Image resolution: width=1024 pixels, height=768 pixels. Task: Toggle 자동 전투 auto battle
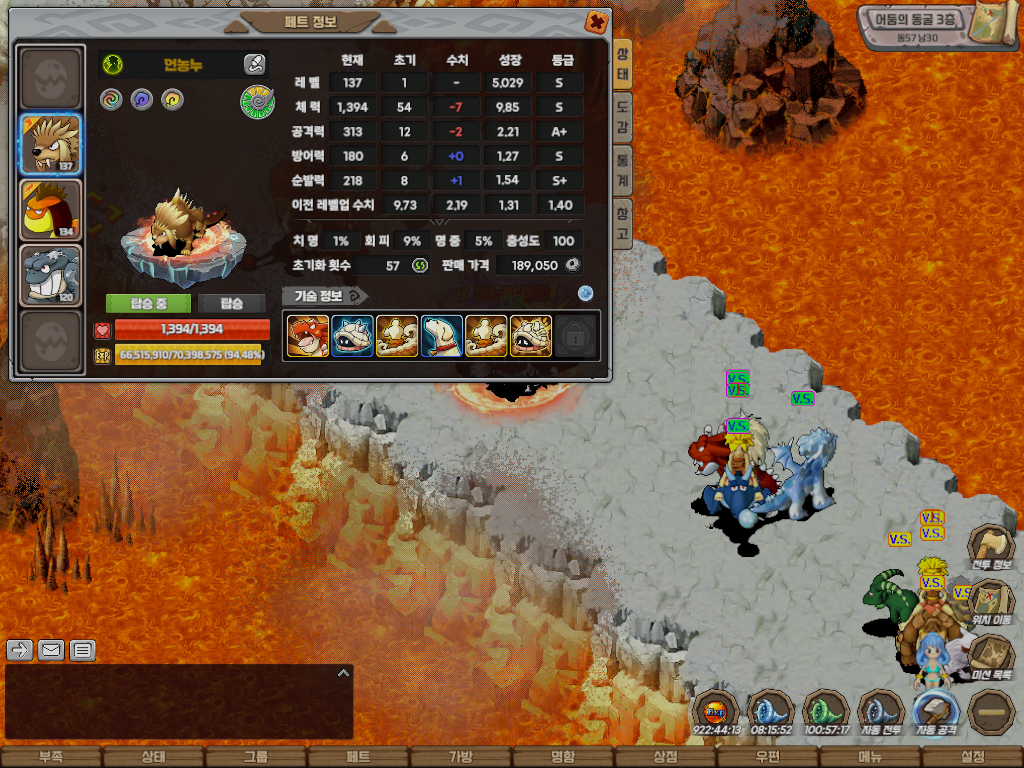[x=881, y=713]
